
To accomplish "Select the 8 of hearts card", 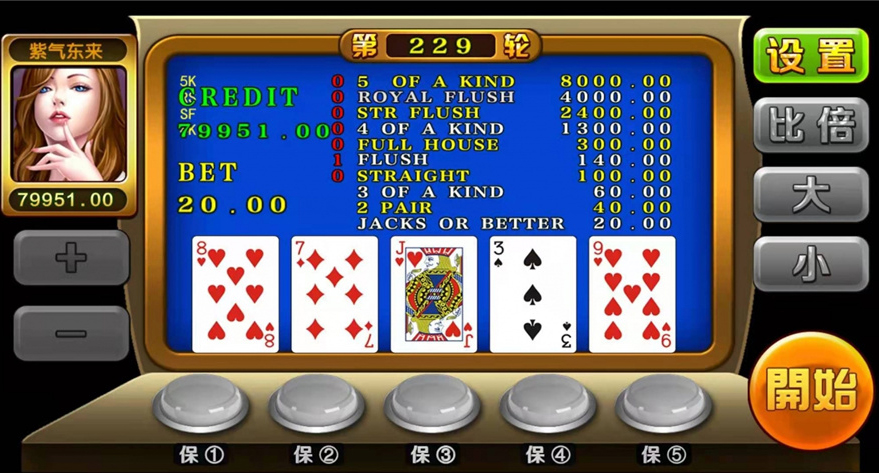I will 235,294.
